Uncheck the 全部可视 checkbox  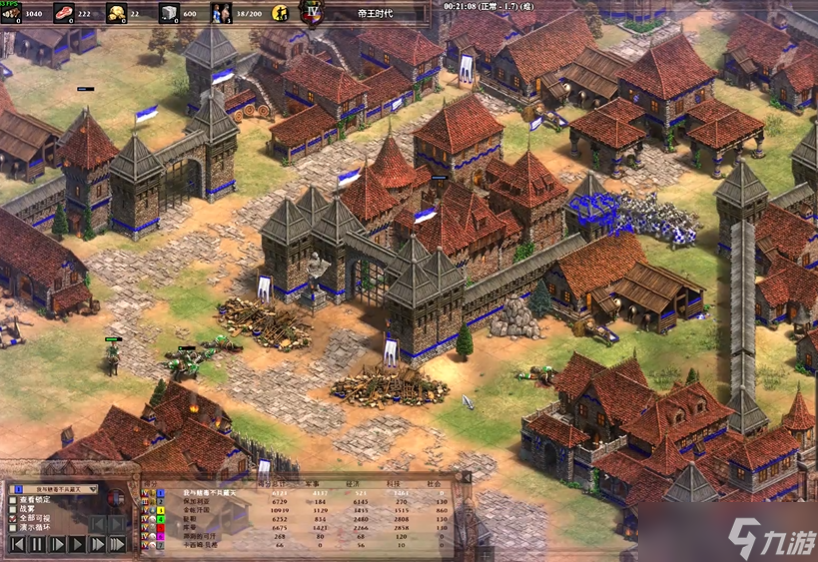[x=13, y=518]
